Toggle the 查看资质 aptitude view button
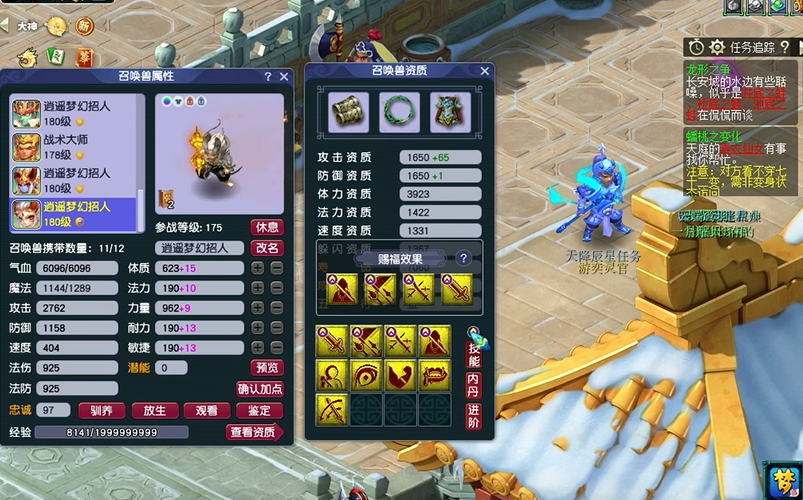This screenshot has height=500, width=803. tap(254, 432)
